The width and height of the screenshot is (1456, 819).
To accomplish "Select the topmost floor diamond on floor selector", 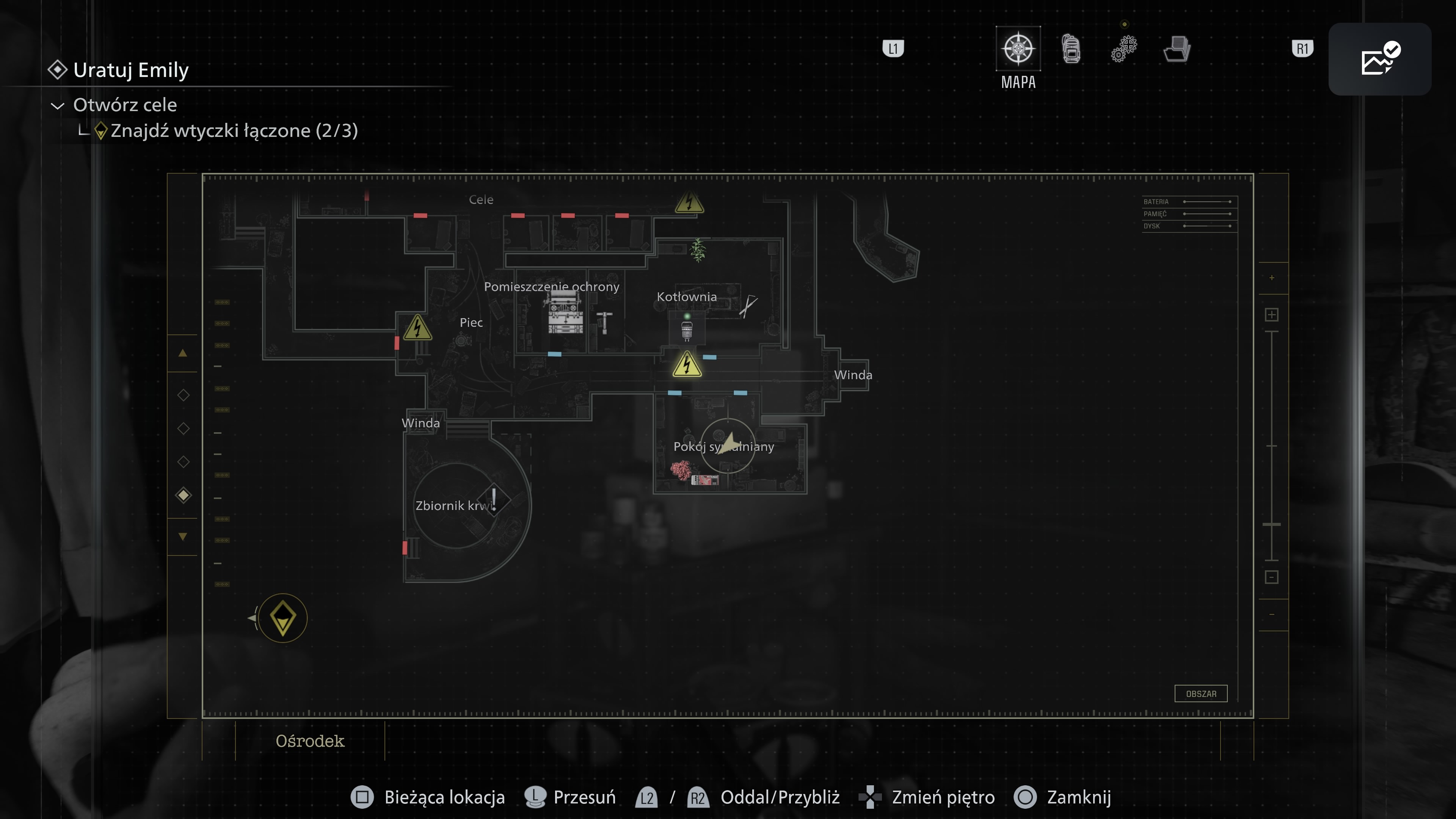I will [x=183, y=395].
